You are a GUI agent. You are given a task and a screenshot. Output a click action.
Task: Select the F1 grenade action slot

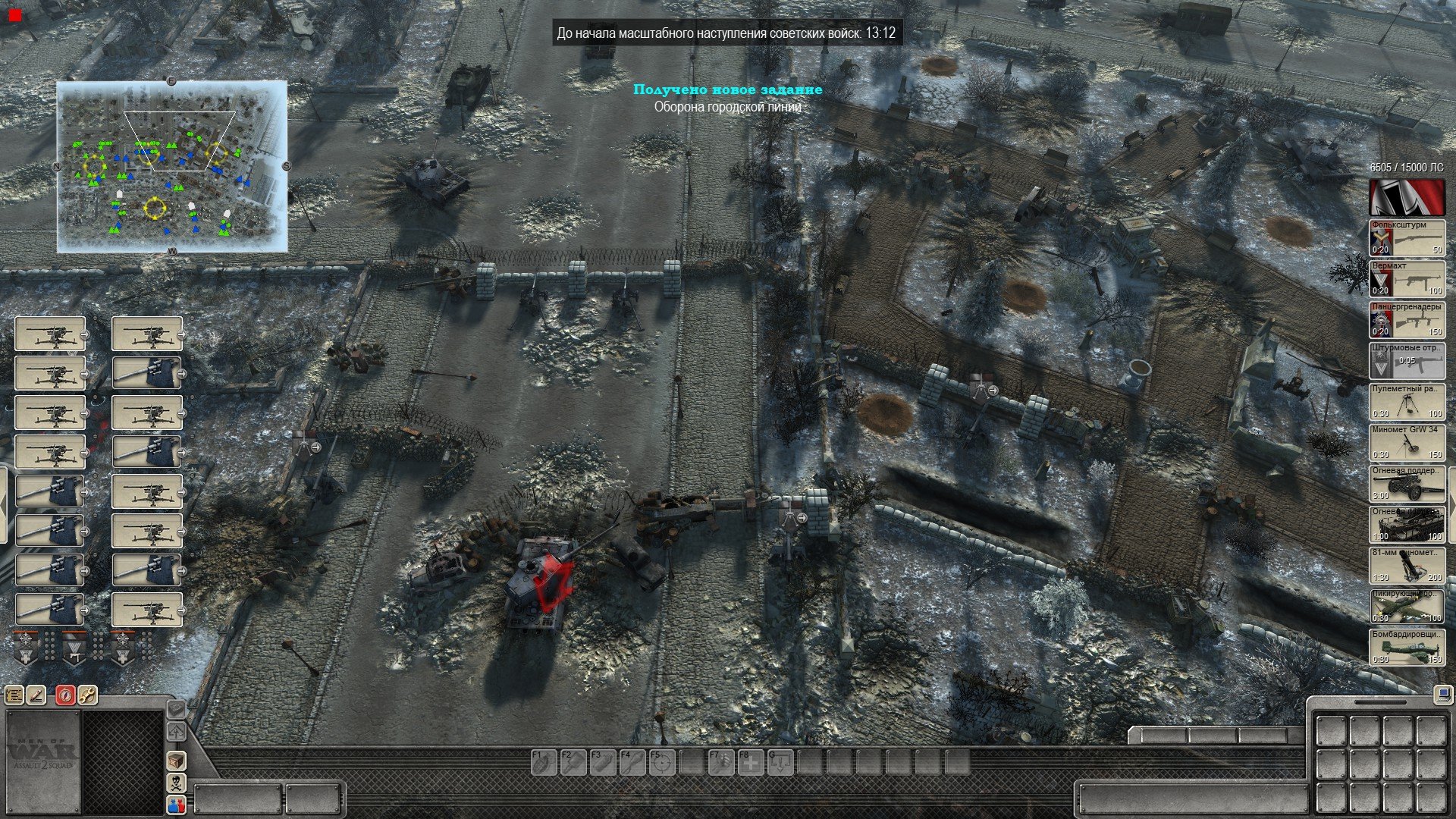click(542, 762)
